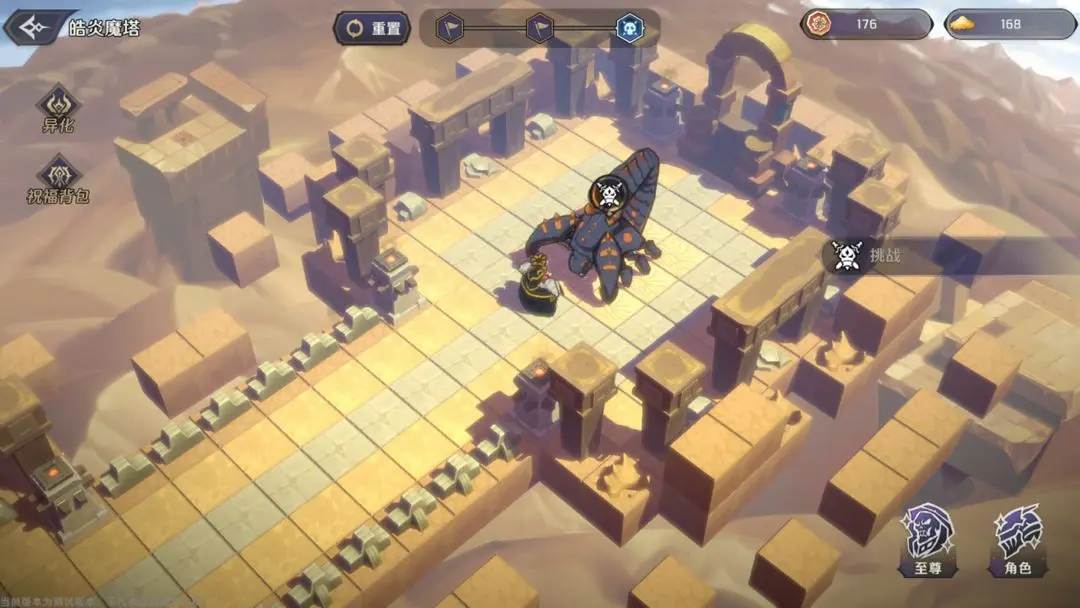Open the 祝福背包 blessing bag
Screen dimensions: 1080x608
pyautogui.click(x=58, y=179)
